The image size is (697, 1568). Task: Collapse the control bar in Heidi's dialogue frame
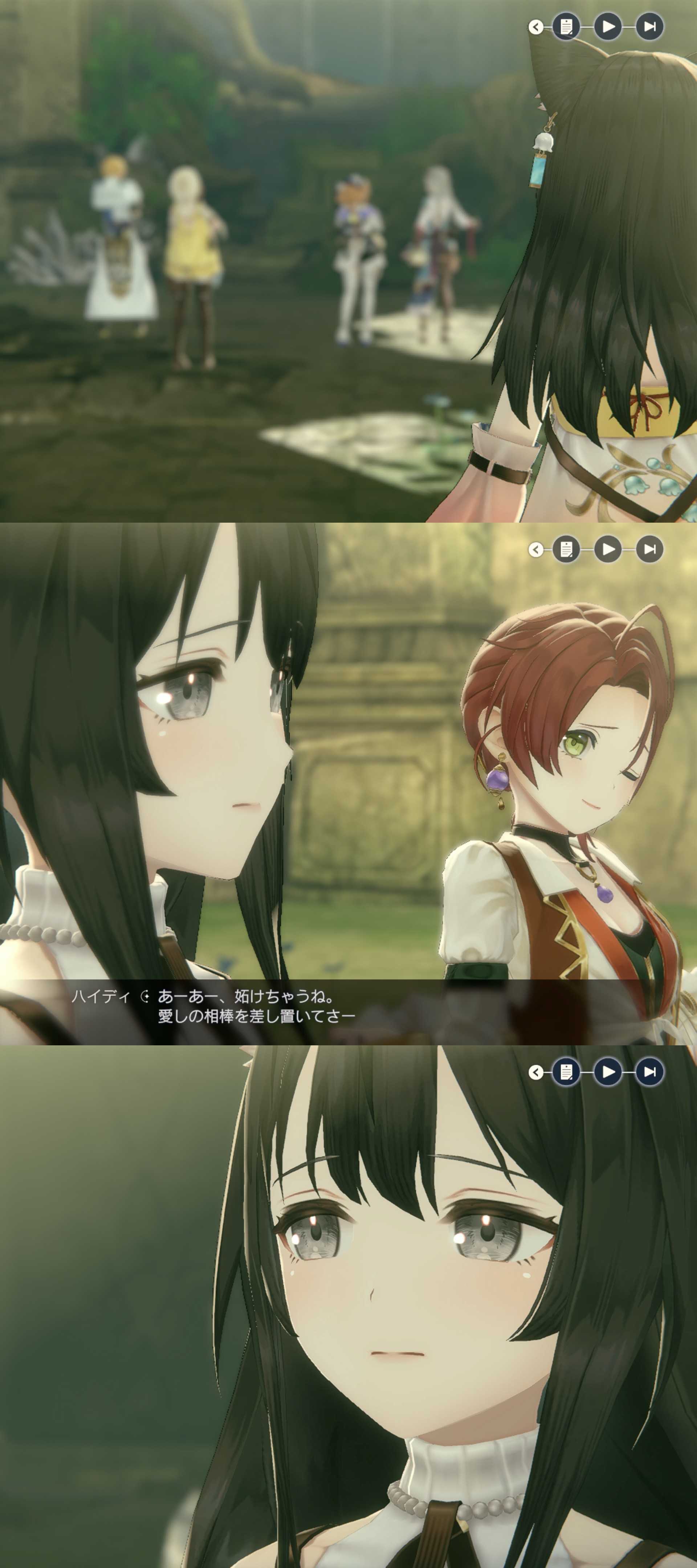point(536,550)
